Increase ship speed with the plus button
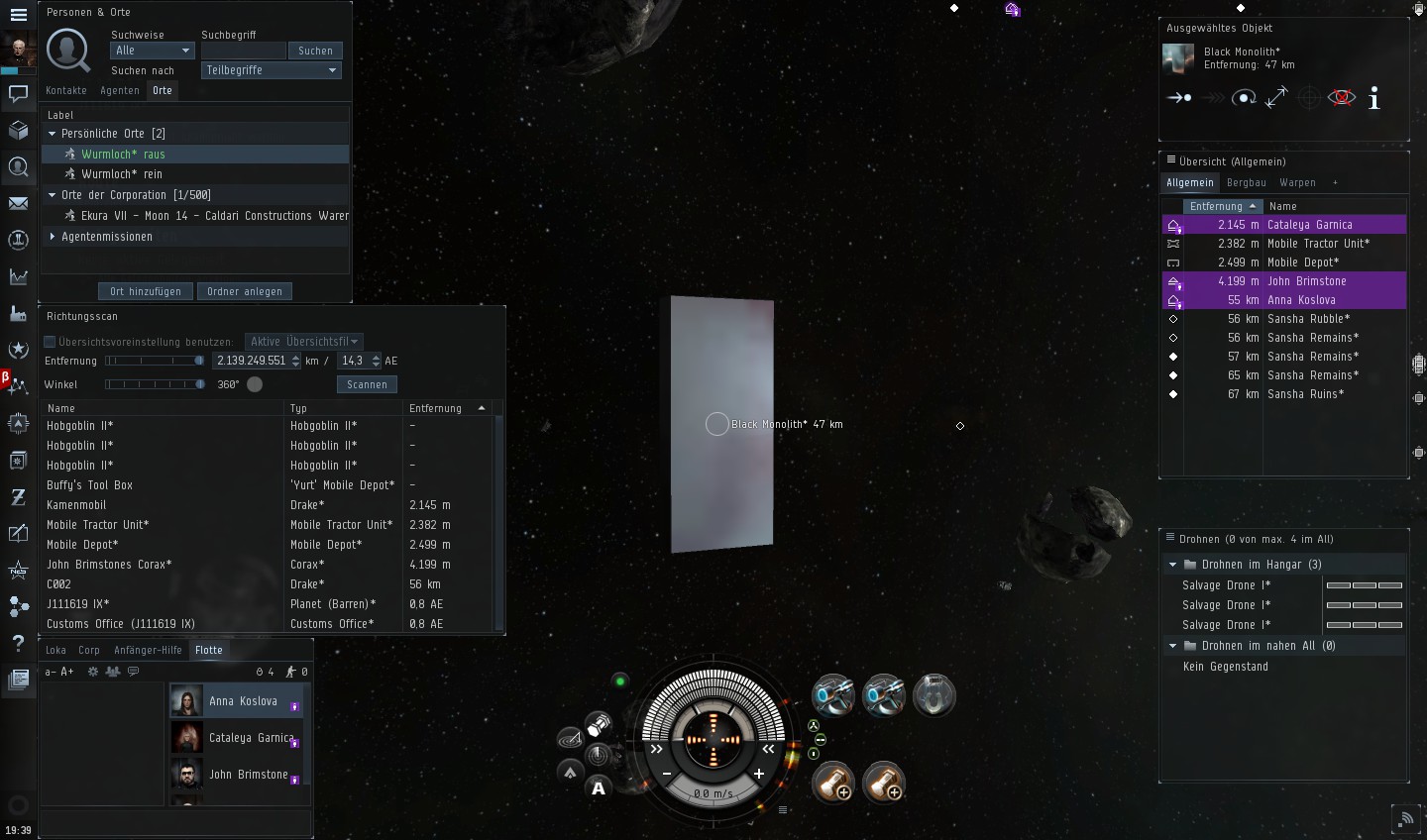This screenshot has height=840, width=1427. pos(759,774)
